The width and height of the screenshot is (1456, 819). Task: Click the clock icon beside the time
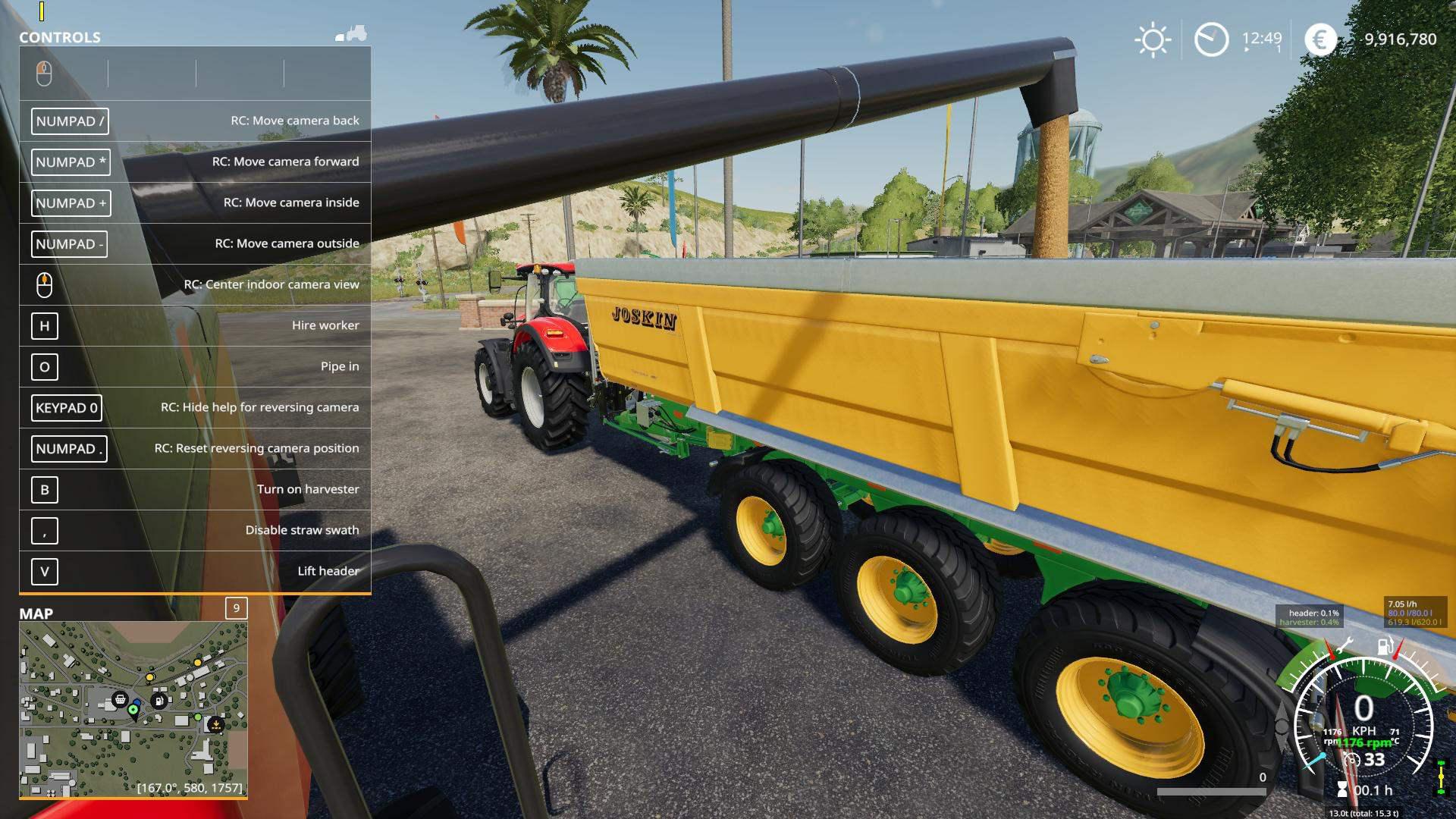pos(1211,39)
